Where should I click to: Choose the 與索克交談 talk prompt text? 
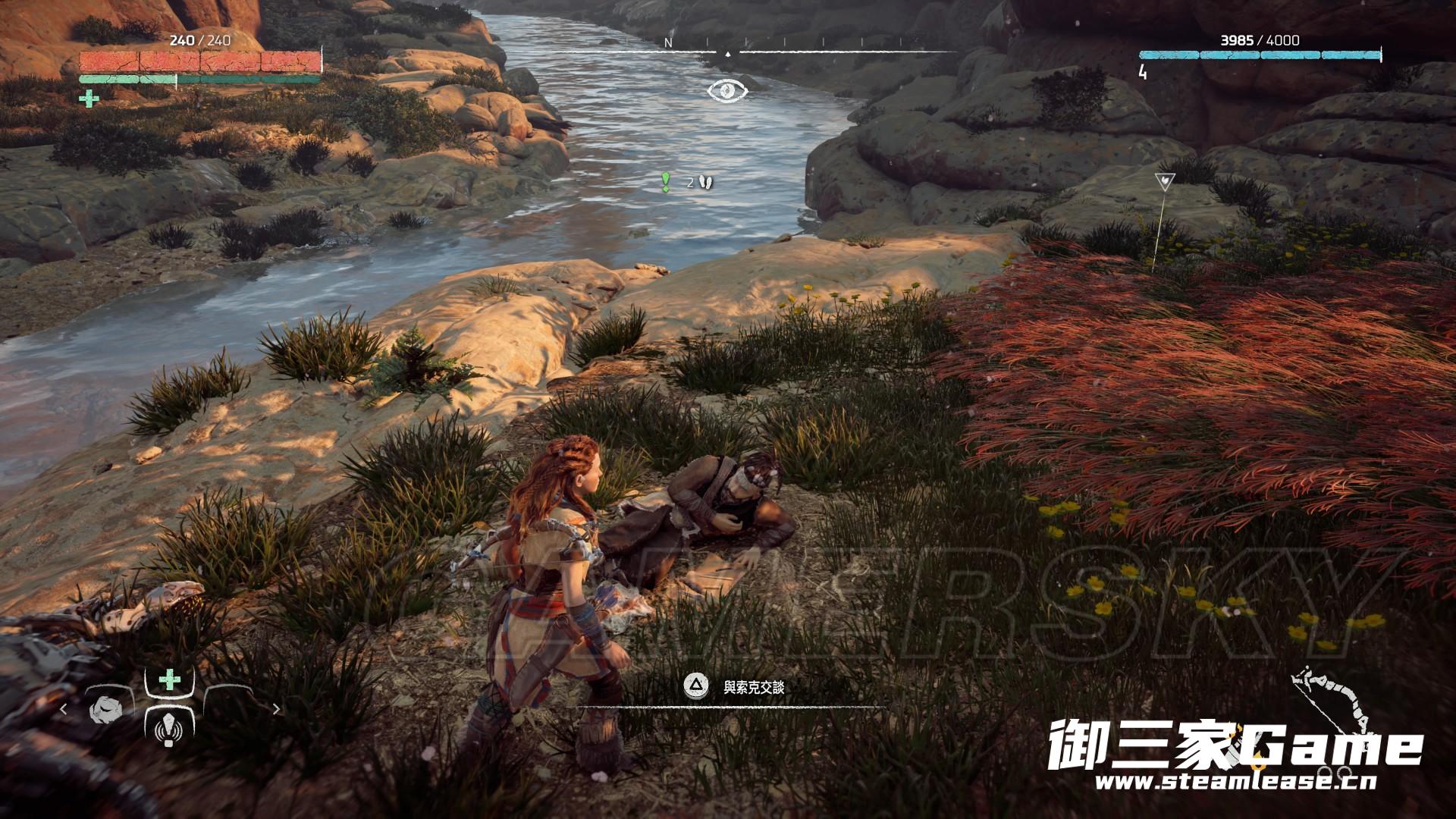coord(753,688)
